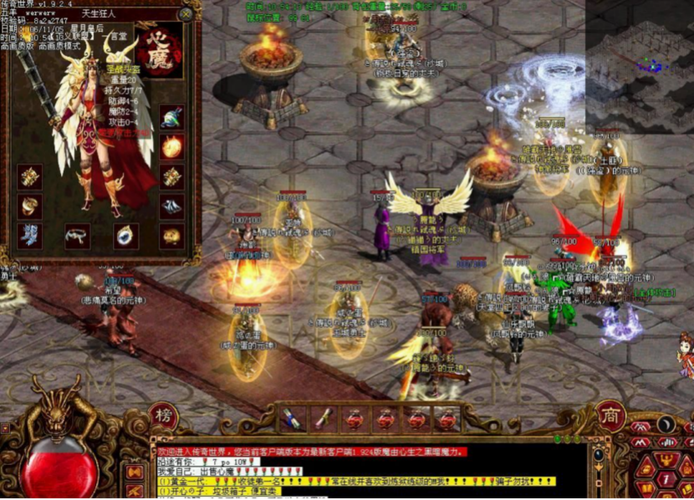Select the gold ring equipment slot
This screenshot has width=694, height=500.
[30, 206]
